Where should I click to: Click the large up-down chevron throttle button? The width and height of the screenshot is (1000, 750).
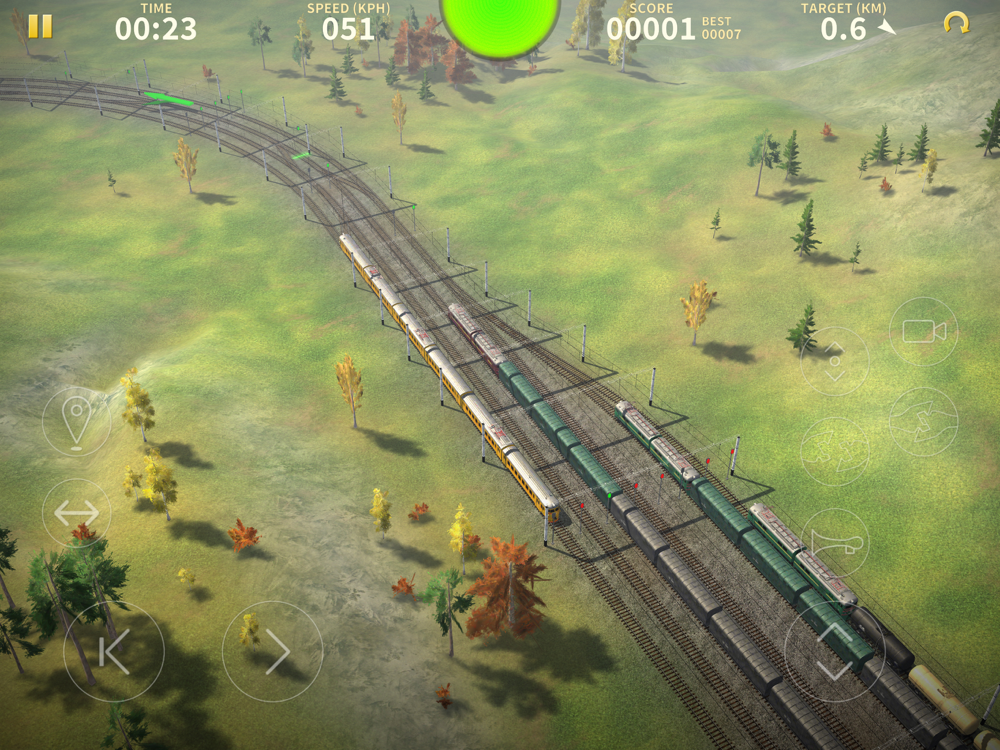coord(834,651)
